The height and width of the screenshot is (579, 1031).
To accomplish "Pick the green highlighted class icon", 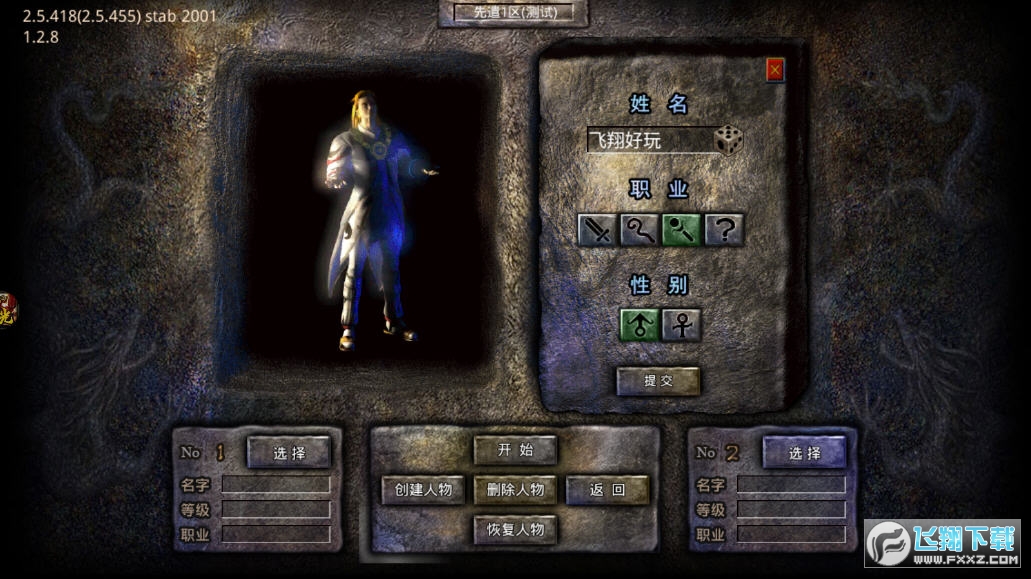I will coord(681,230).
